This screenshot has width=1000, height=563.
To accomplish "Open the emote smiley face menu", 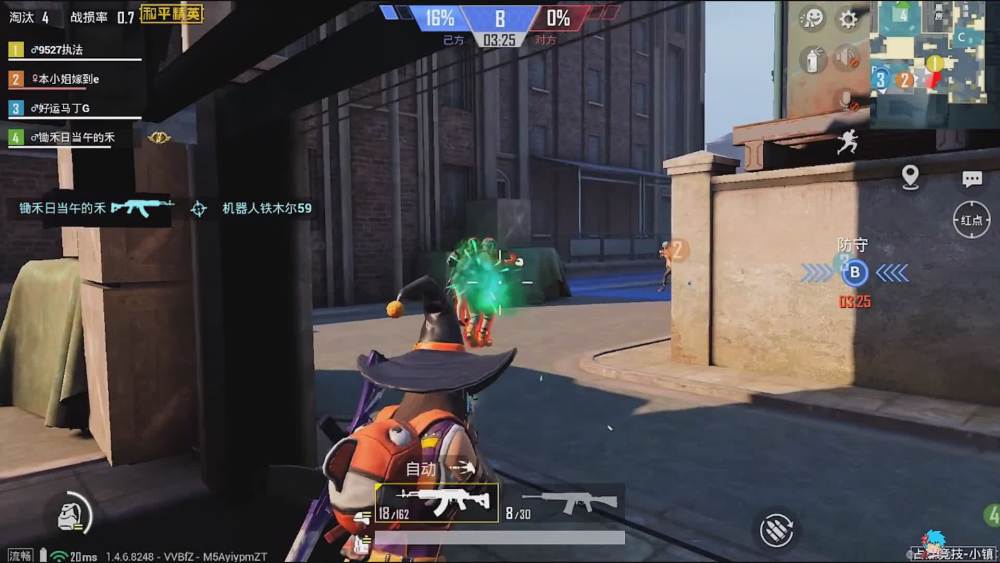I will point(814,19).
